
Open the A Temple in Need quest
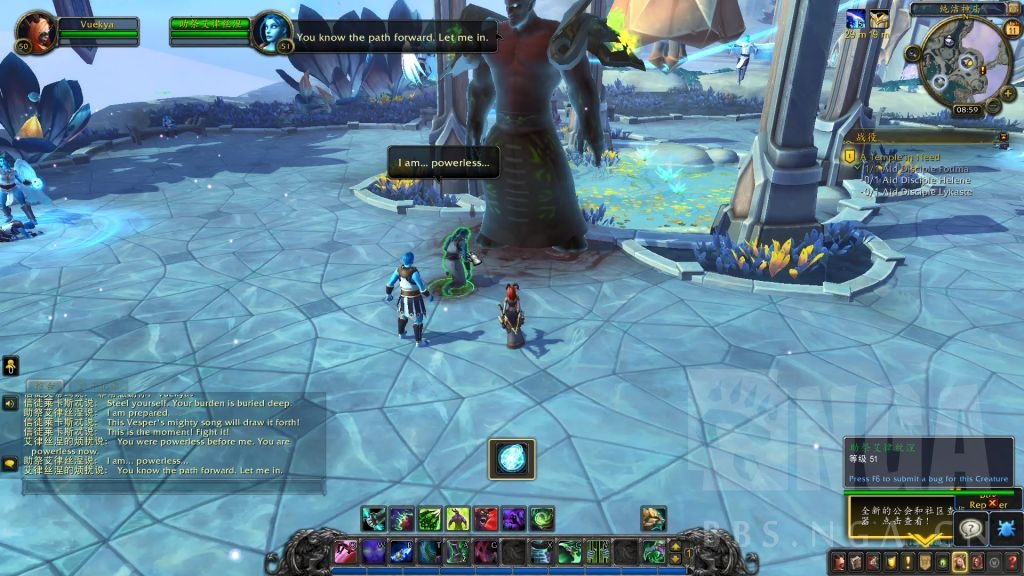click(x=898, y=157)
